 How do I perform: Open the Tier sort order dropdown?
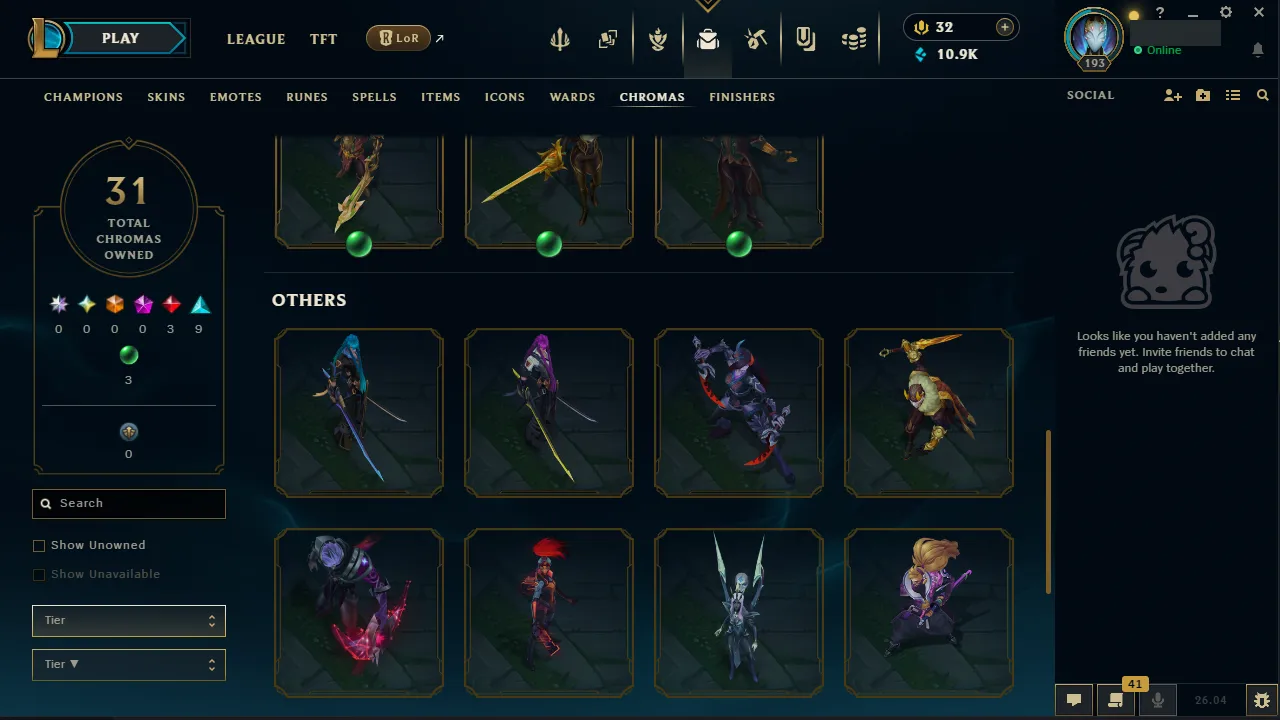128,664
